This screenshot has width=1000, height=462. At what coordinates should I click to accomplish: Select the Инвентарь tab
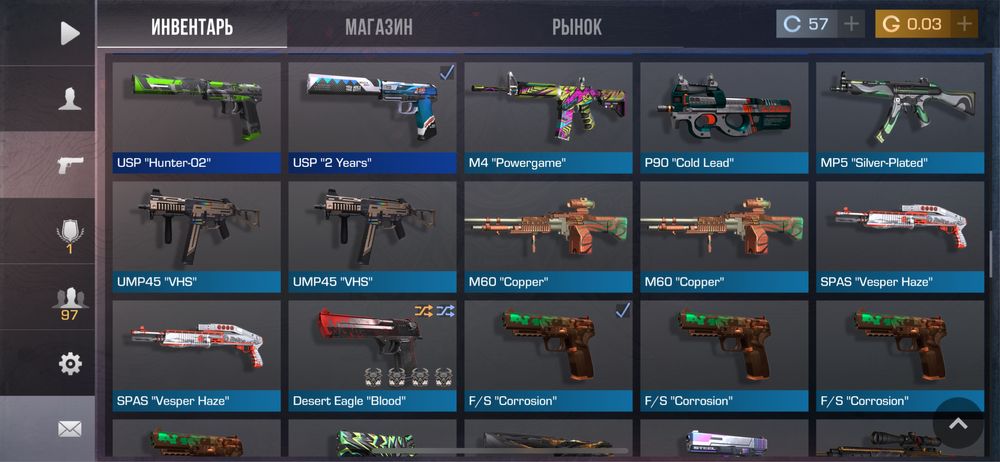coord(192,26)
